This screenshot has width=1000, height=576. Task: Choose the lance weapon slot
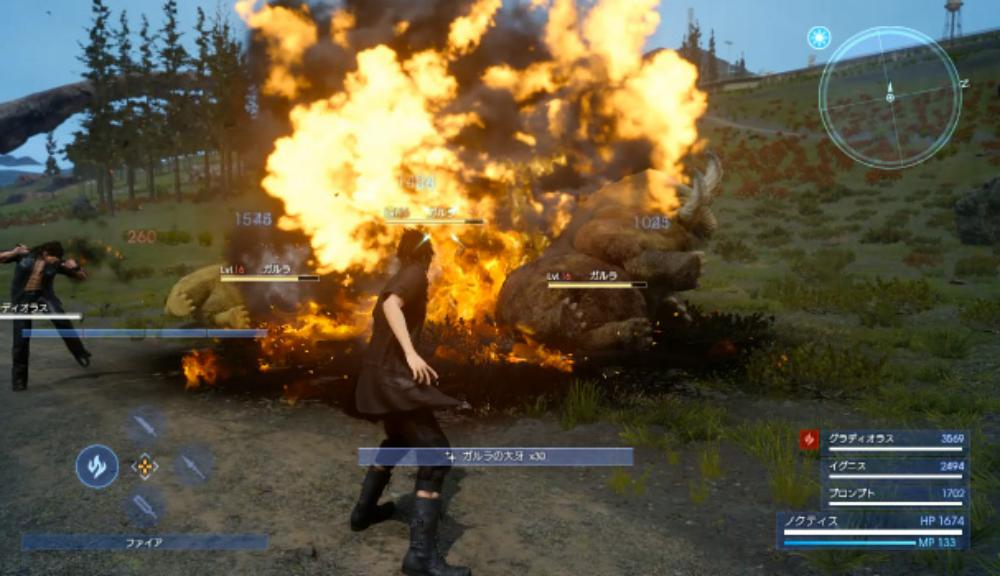pyautogui.click(x=192, y=465)
